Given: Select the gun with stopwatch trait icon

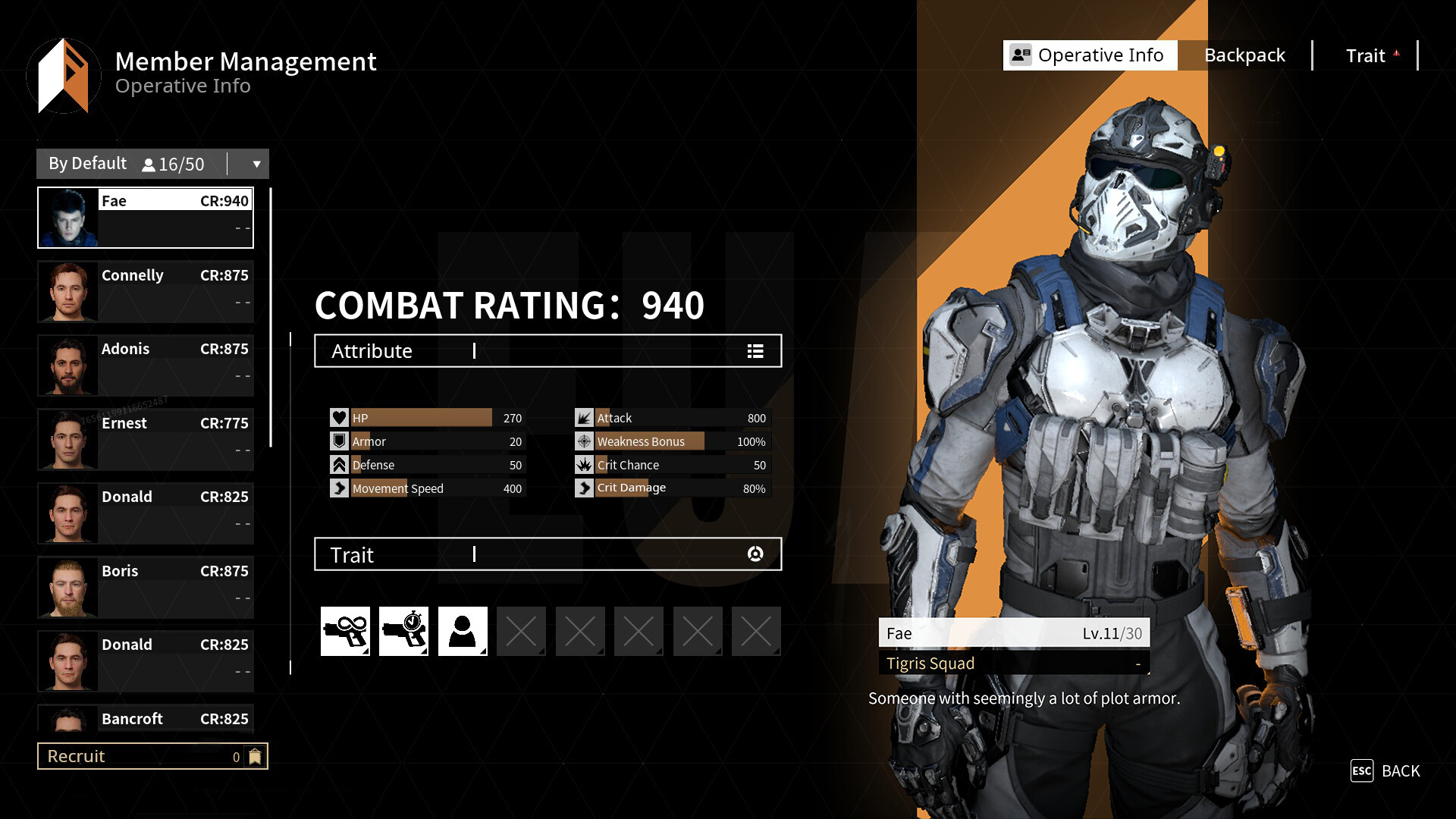Looking at the screenshot, I should pos(403,631).
